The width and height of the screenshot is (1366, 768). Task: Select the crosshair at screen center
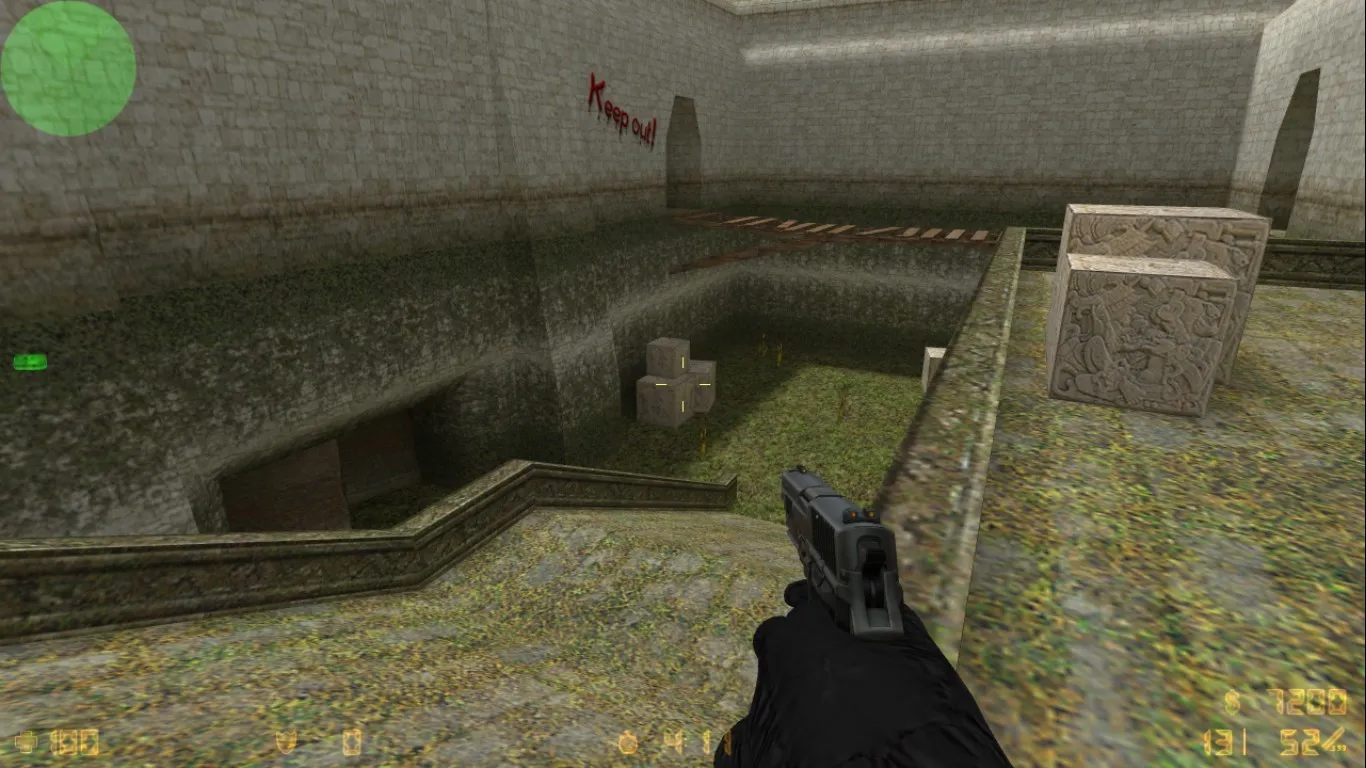tap(683, 384)
